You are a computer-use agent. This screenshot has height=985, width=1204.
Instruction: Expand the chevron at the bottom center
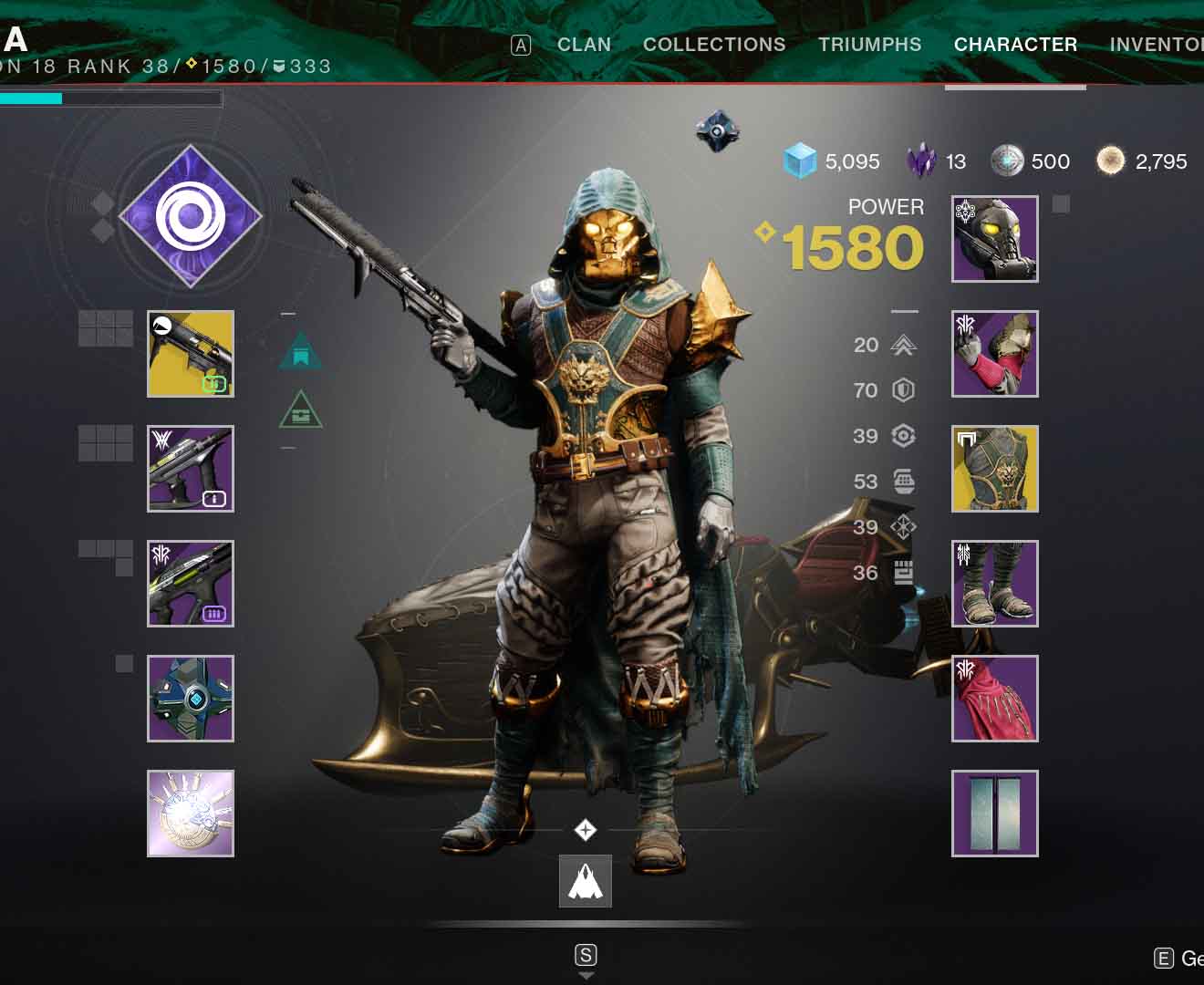(585, 975)
